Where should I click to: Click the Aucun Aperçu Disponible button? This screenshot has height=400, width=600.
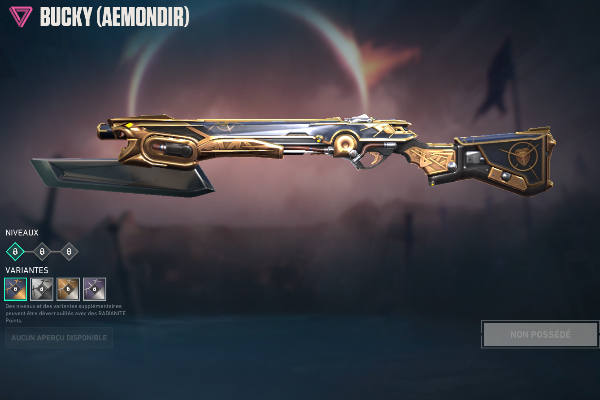(58, 338)
